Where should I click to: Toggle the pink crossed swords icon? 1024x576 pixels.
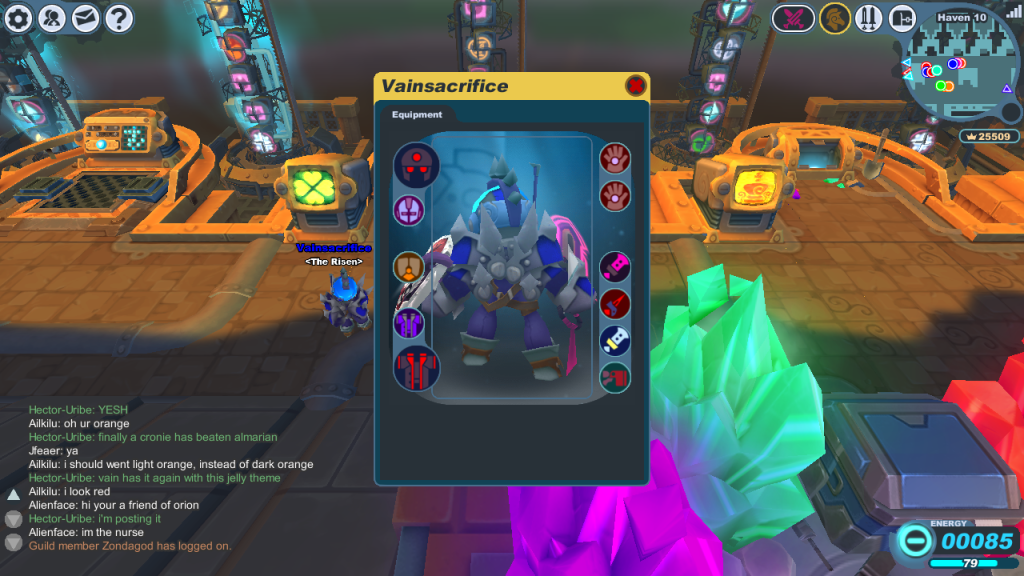795,18
